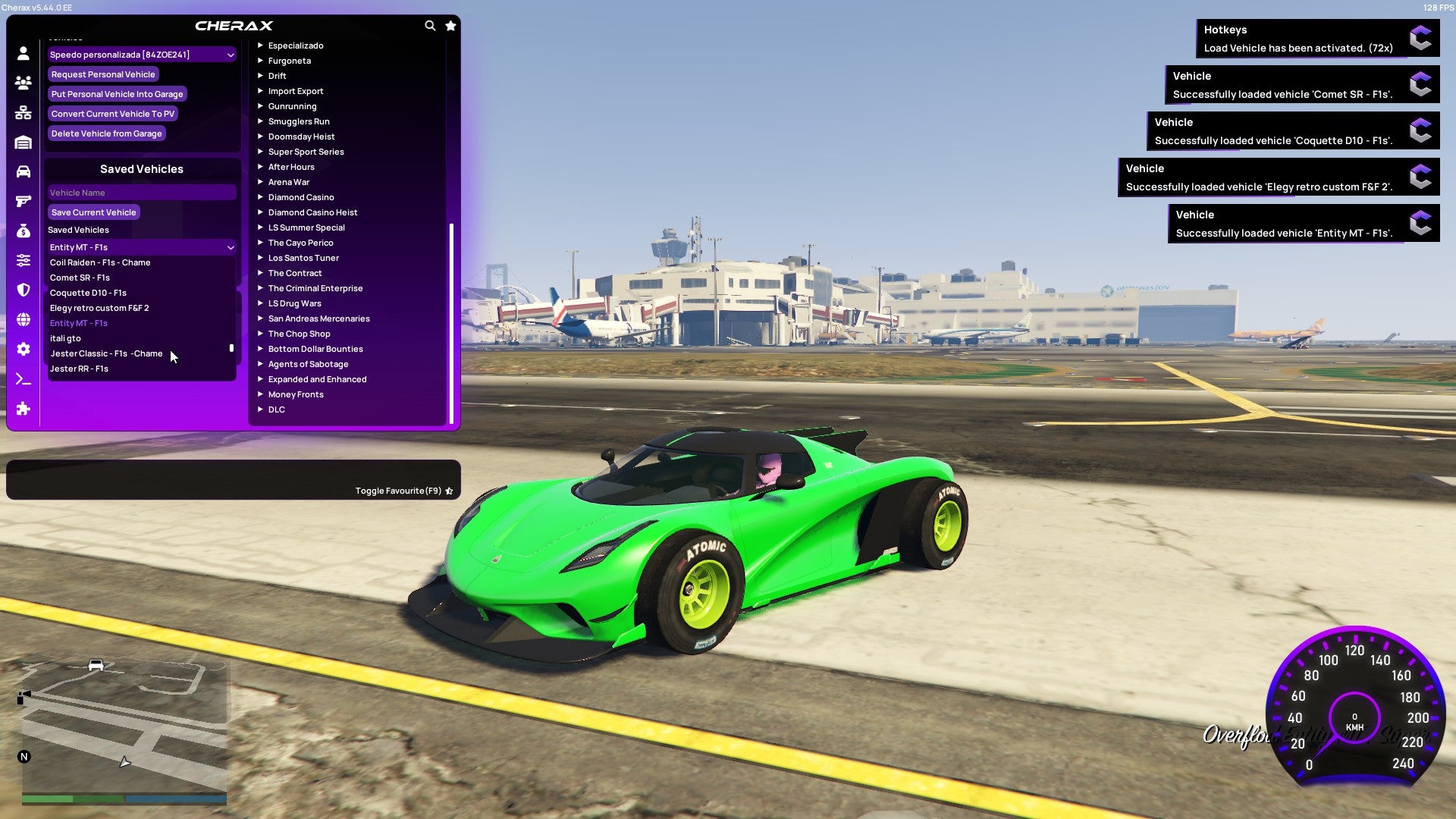Click the money bag icon
The image size is (1456, 819).
tap(22, 231)
